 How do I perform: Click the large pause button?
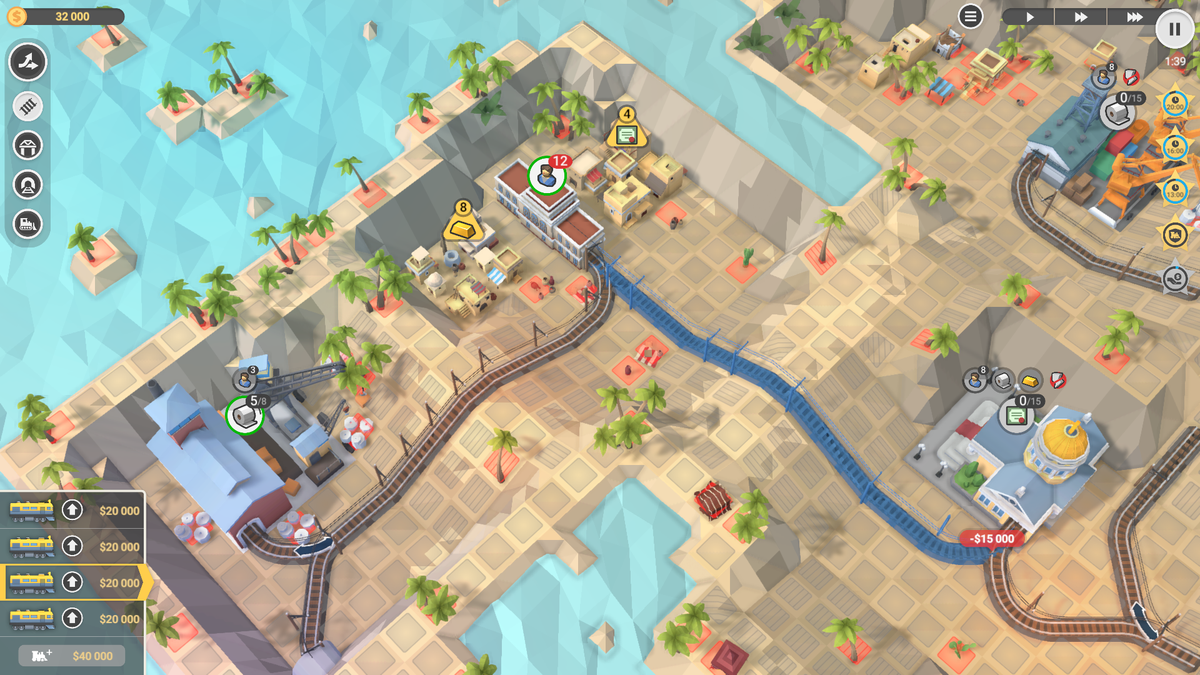click(x=1174, y=29)
